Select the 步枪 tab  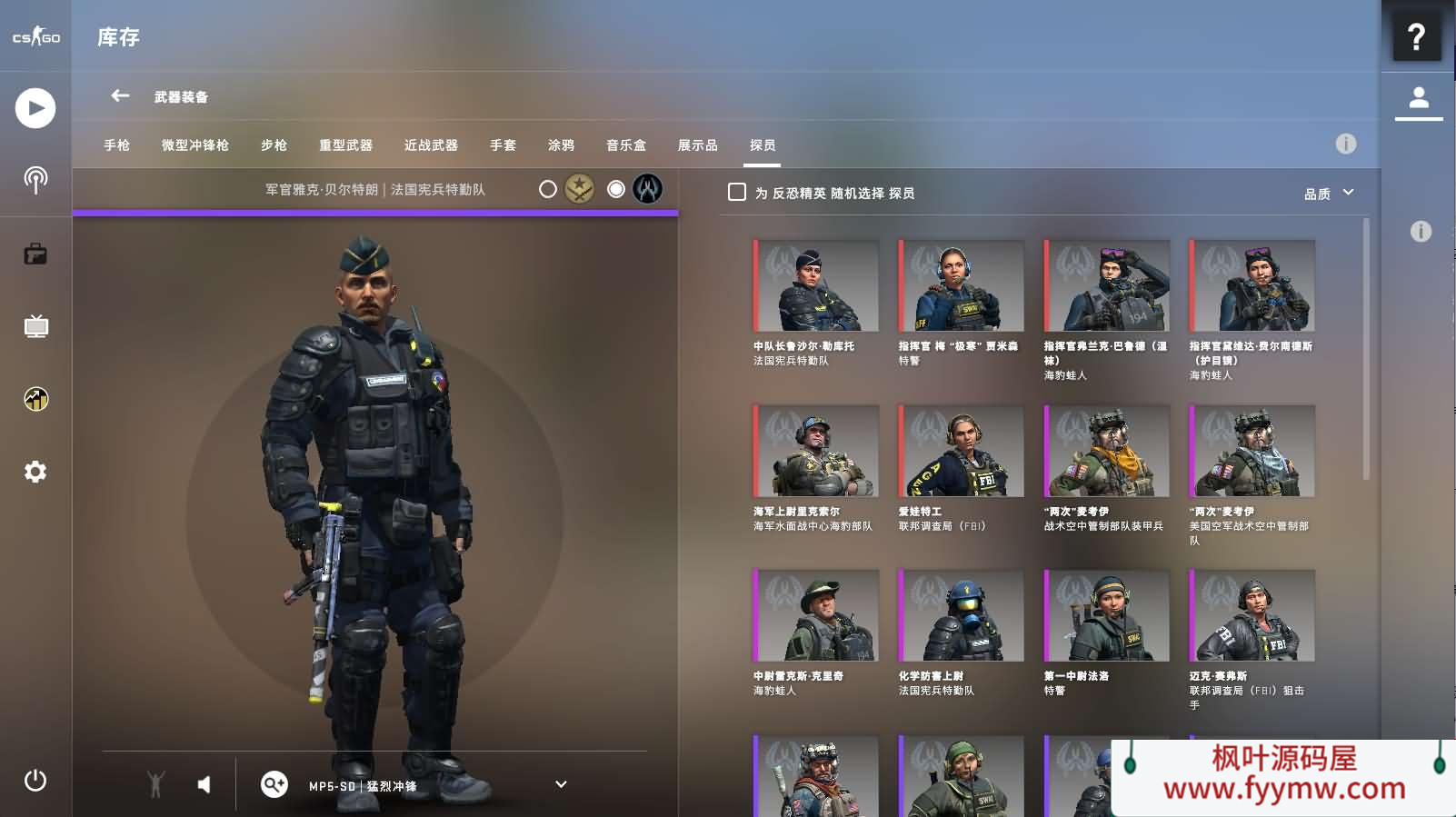pos(274,145)
